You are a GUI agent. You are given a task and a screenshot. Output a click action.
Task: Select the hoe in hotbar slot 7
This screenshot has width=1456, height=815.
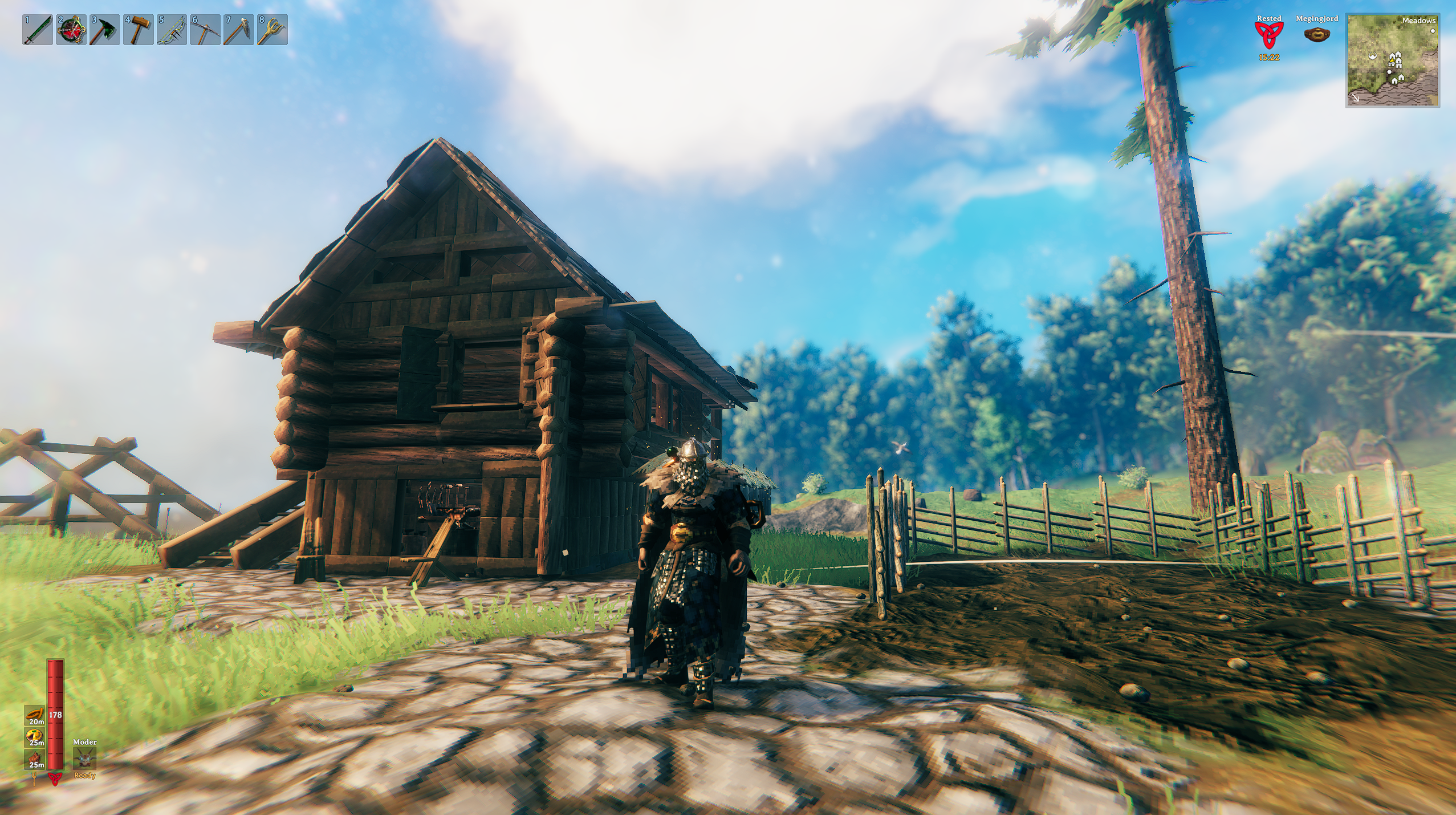point(239,30)
